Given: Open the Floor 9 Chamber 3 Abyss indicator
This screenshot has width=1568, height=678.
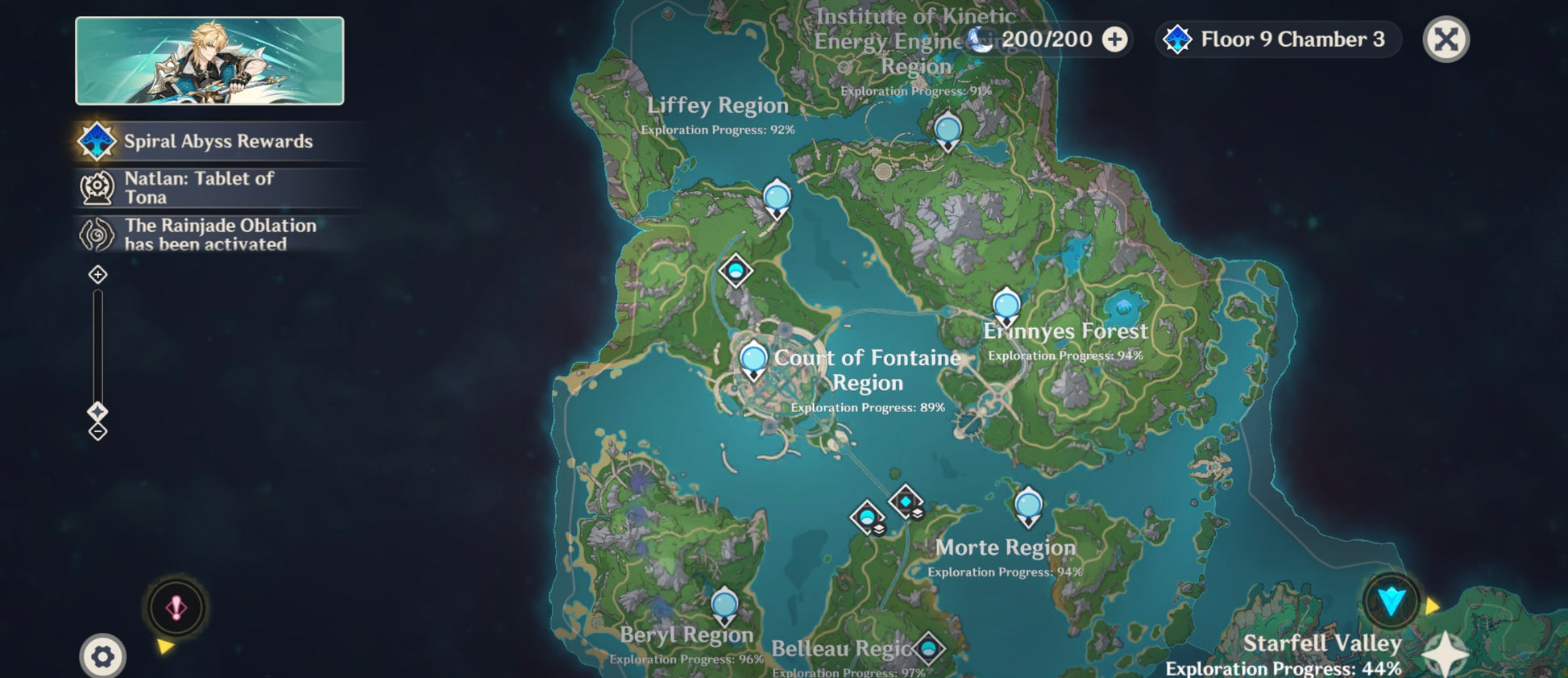Looking at the screenshot, I should coord(1279,40).
